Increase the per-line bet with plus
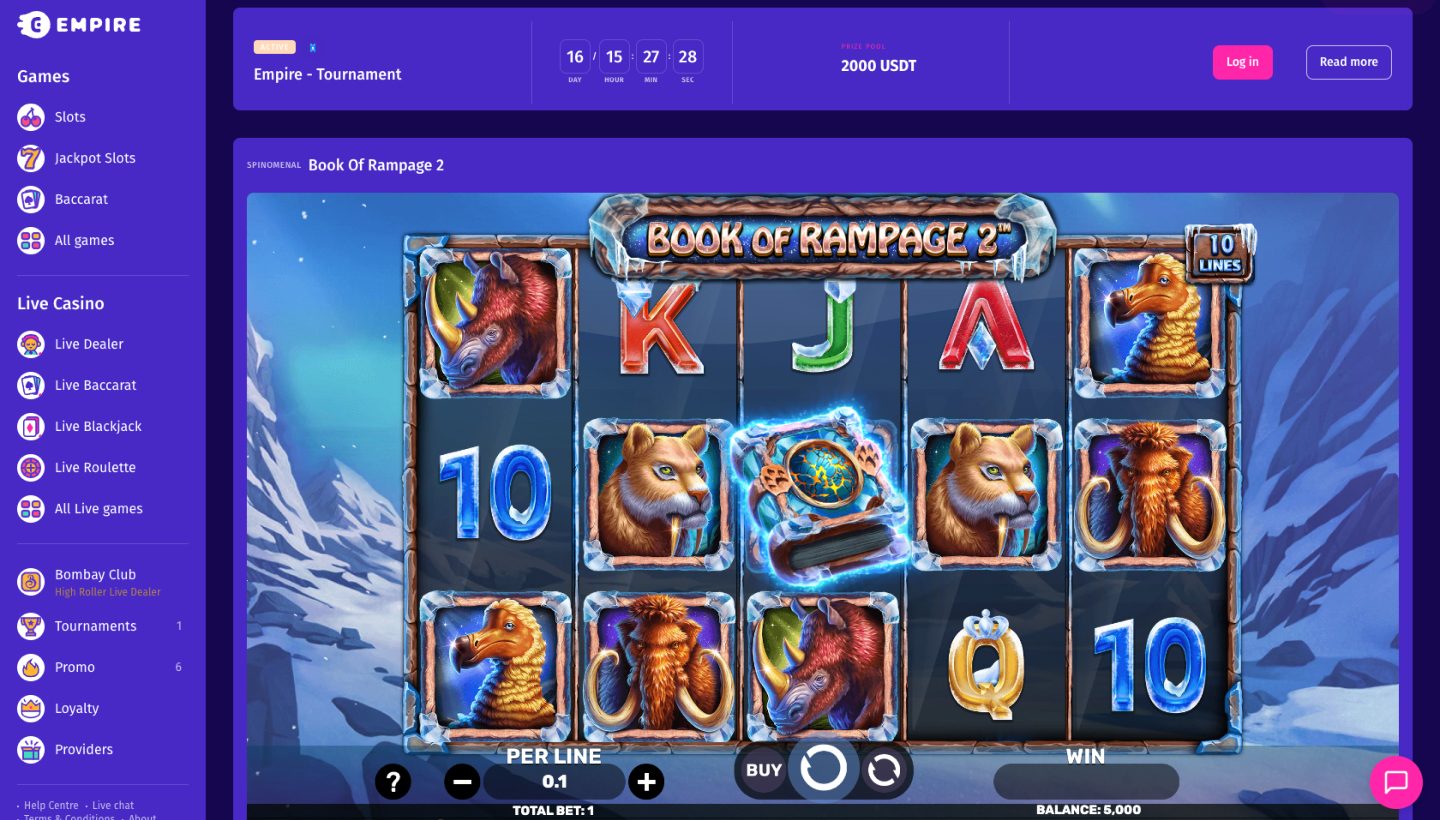This screenshot has height=820, width=1440. pyautogui.click(x=646, y=781)
